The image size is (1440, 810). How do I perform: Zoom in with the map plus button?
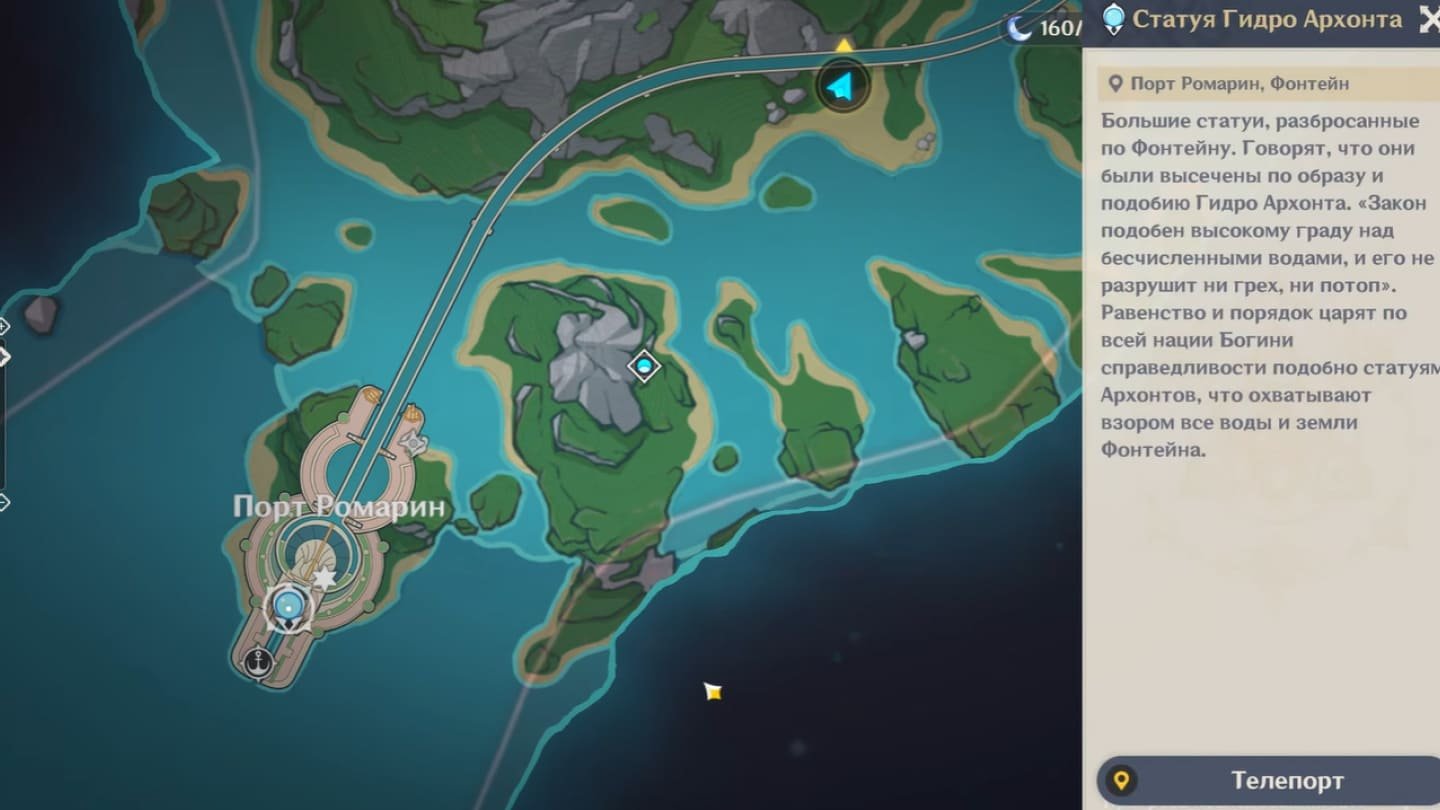pyautogui.click(x=3, y=325)
